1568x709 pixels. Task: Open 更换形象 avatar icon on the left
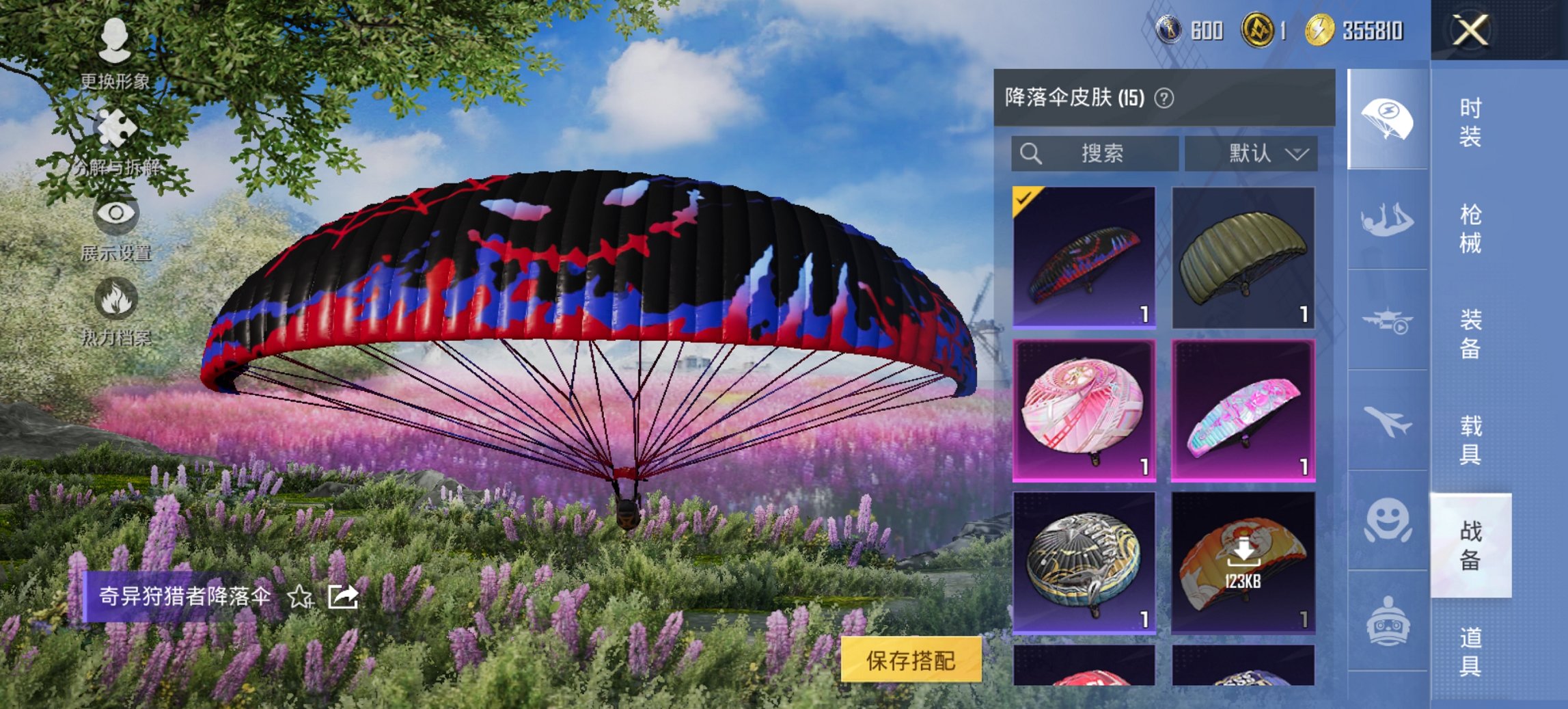115,38
